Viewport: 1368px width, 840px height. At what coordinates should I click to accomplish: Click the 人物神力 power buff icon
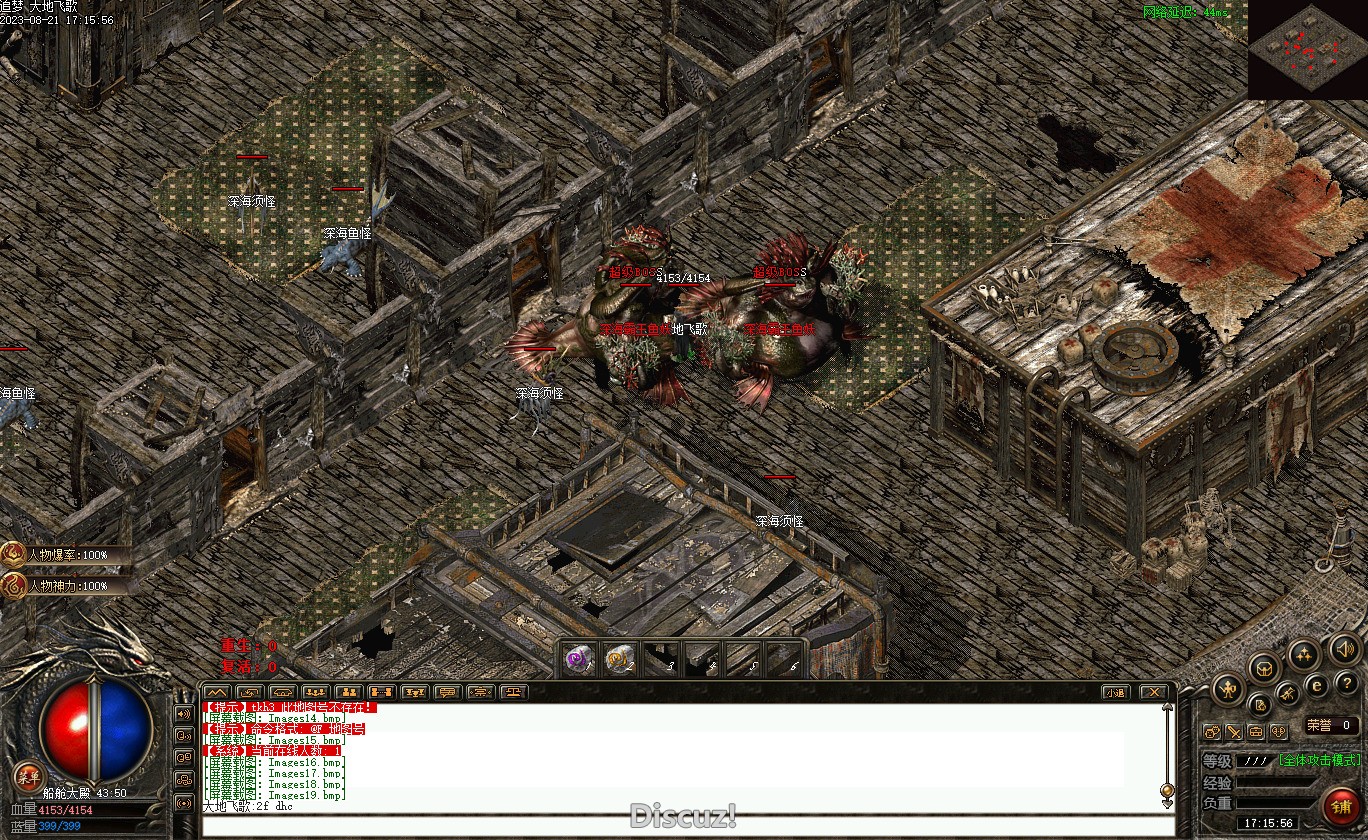[x=14, y=585]
